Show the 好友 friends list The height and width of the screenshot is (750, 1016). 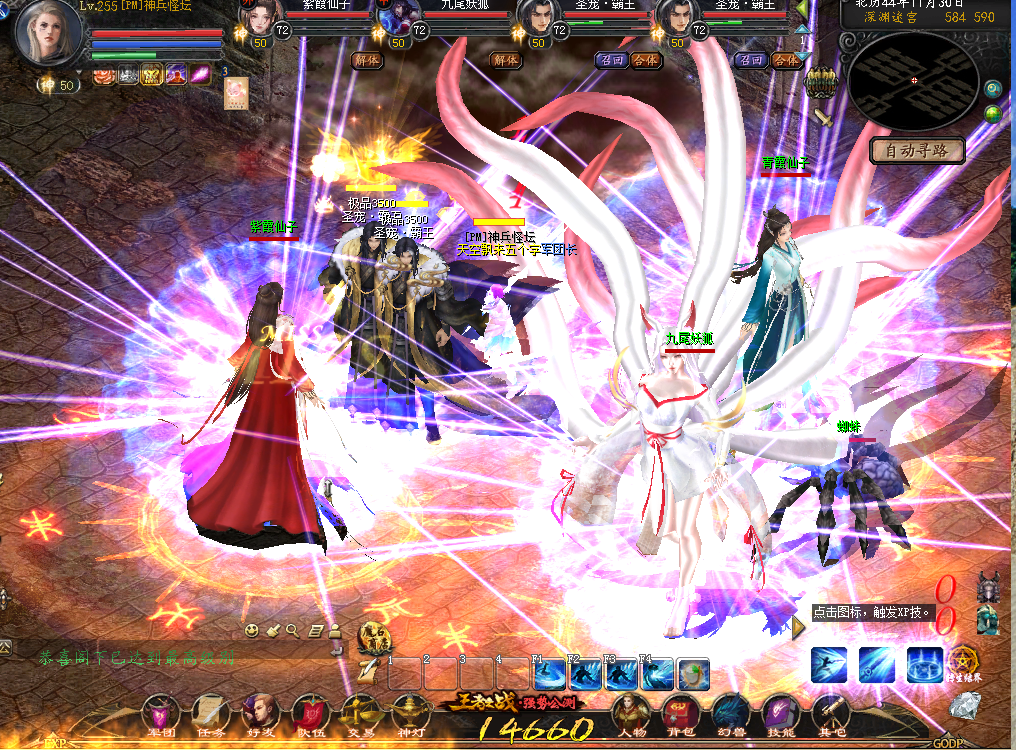(261, 714)
